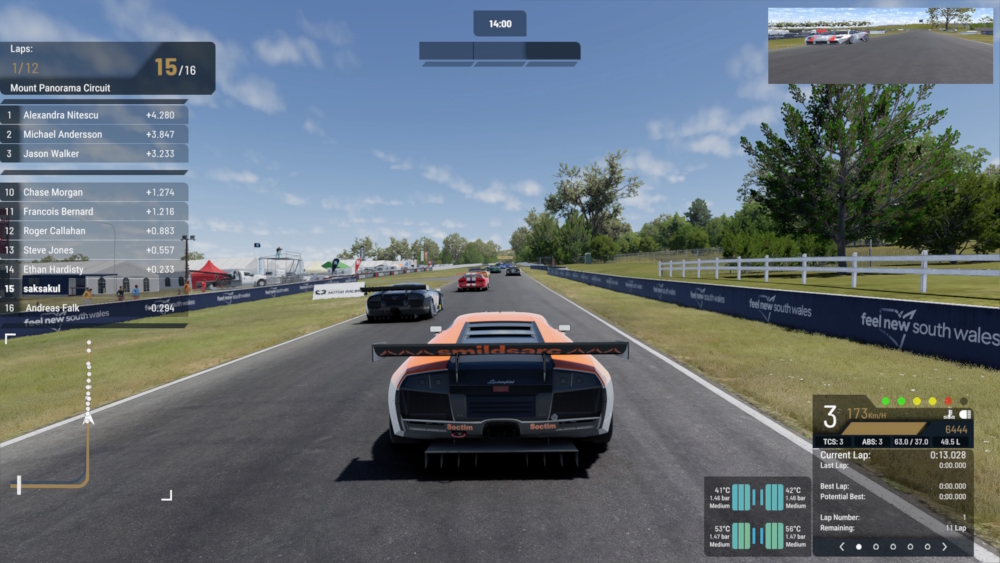
Task: Choose Steve Jones in the standings
Action: click(95, 250)
